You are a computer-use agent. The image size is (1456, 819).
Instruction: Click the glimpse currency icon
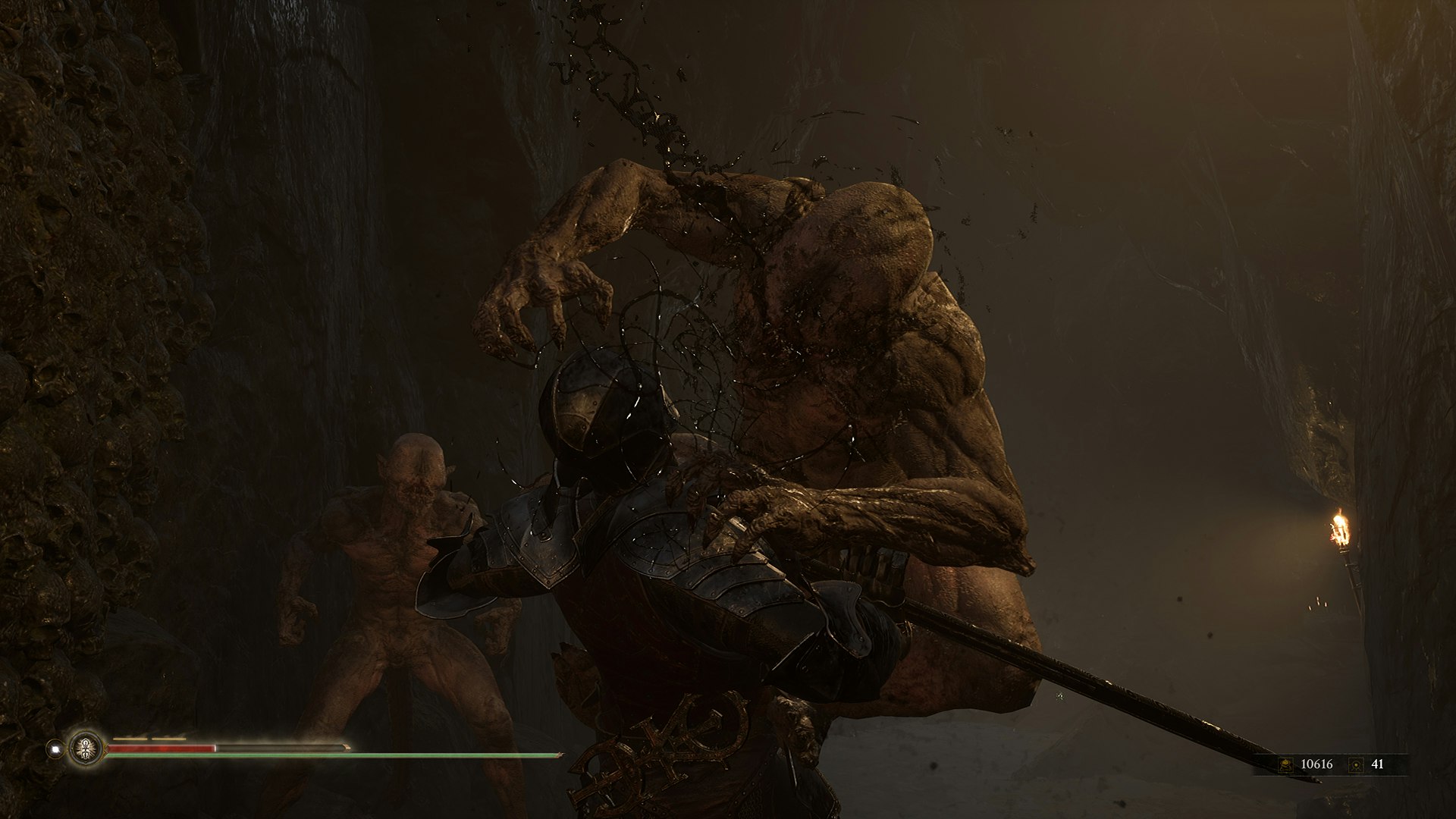pos(1355,764)
